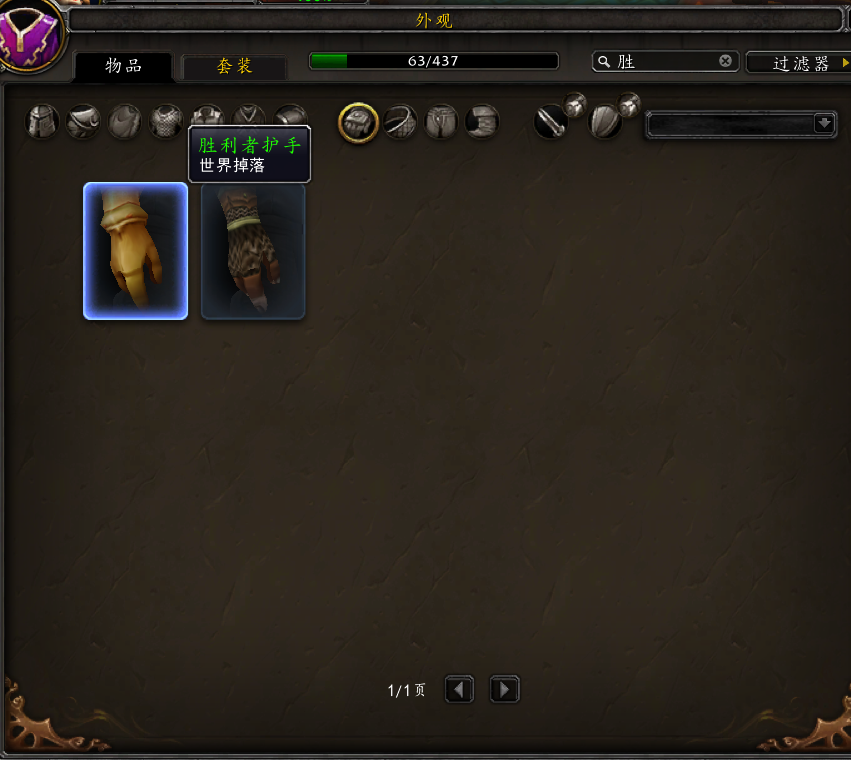The height and width of the screenshot is (760, 851).
Task: Pick the chest armor slot icon
Action: [x=166, y=122]
